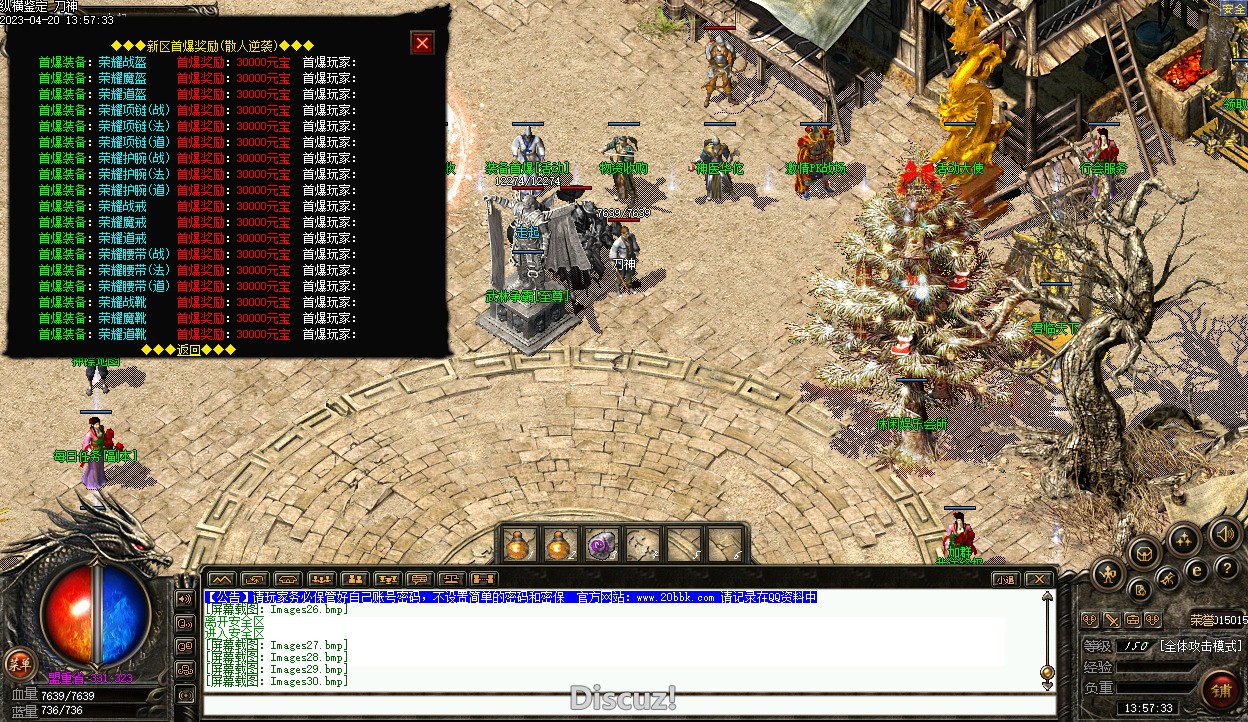Toggle sound with the speaker icon

[x=1223, y=533]
